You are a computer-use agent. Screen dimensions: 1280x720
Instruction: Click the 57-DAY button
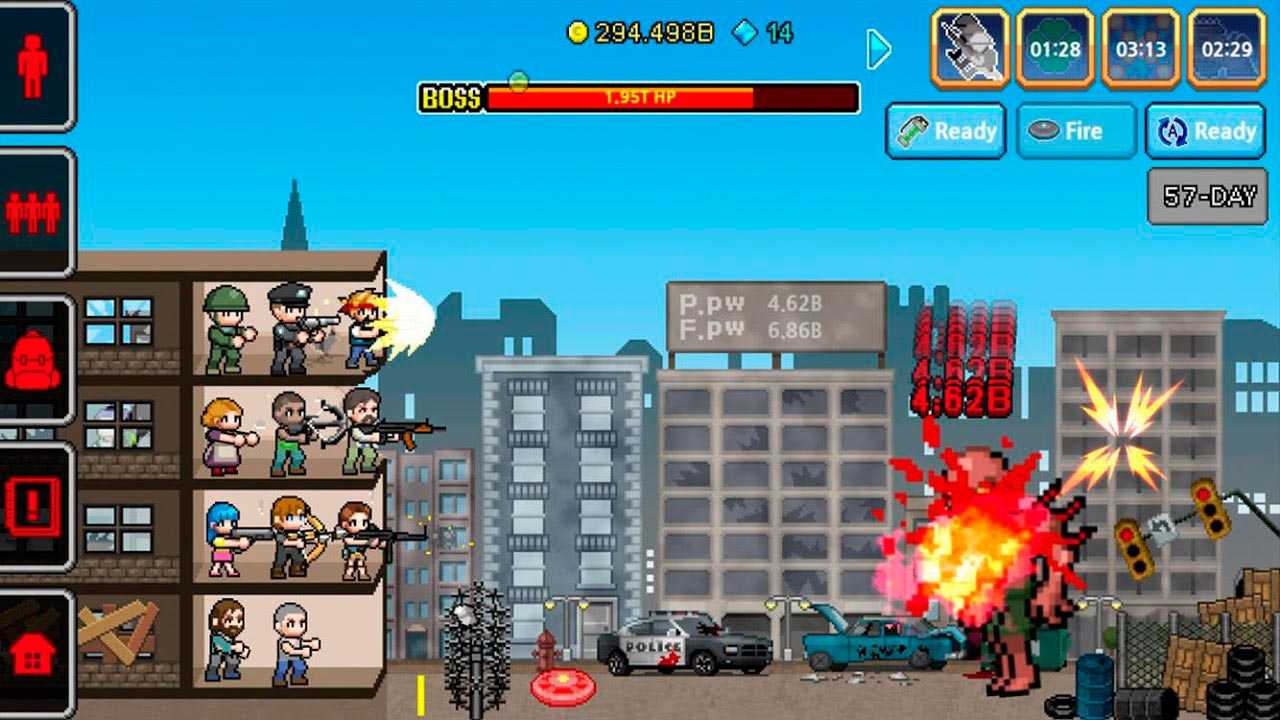1207,196
